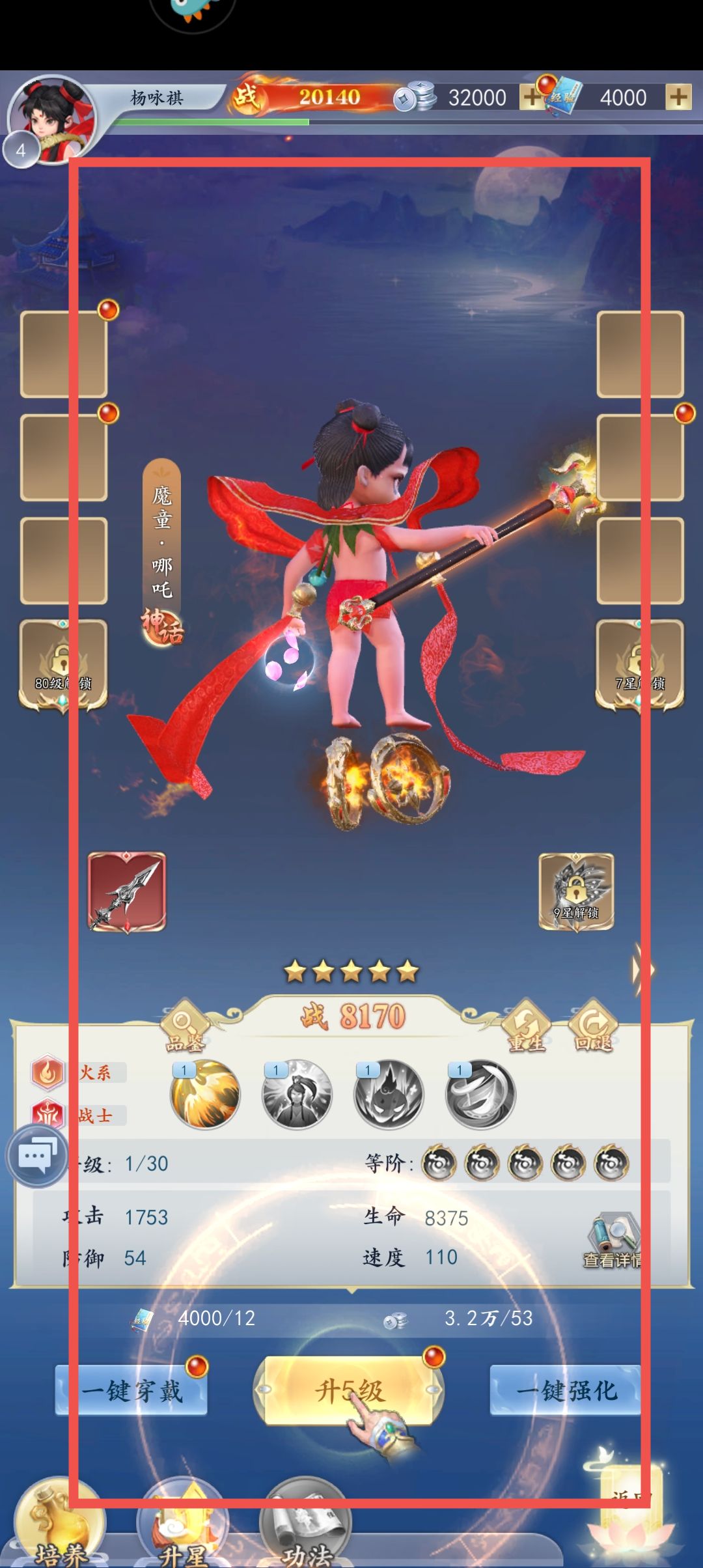
Task: Tap the 升5级 level-up button
Action: tap(349, 1391)
